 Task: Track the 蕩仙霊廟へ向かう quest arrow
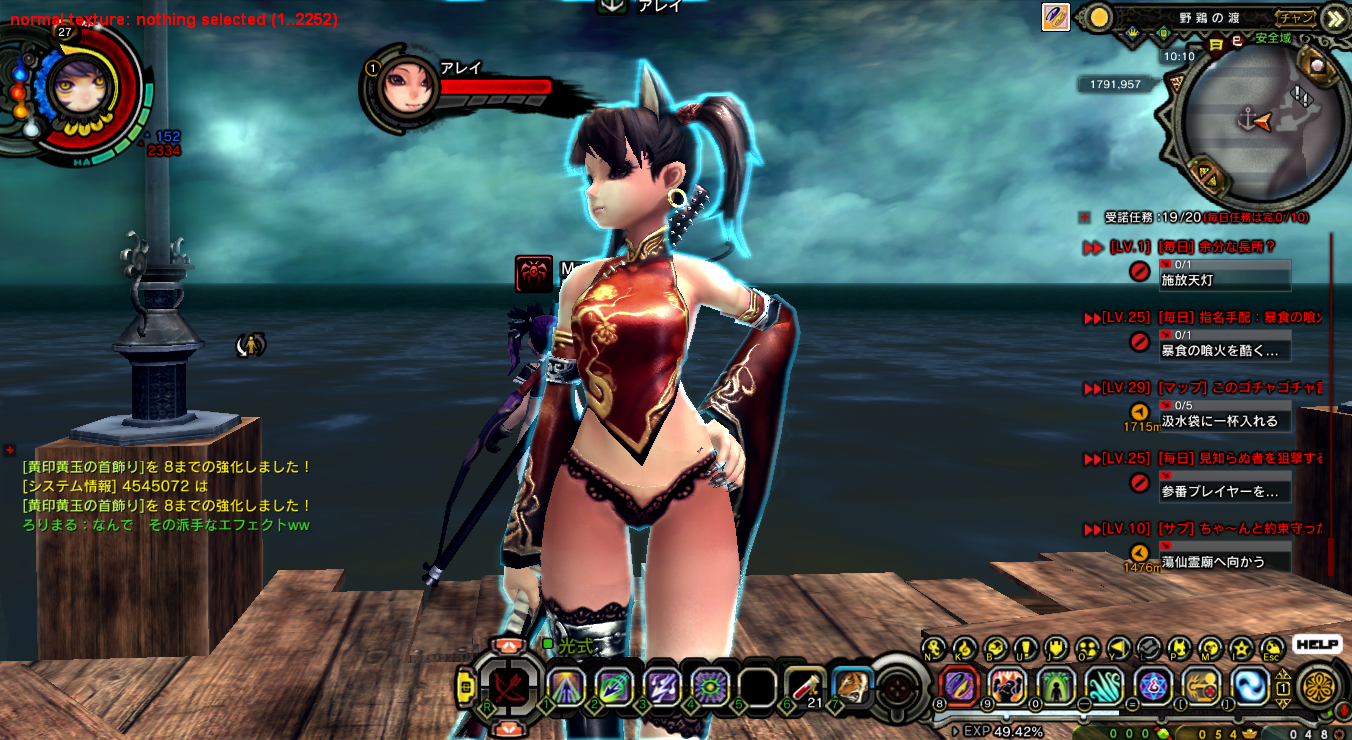[1139, 552]
